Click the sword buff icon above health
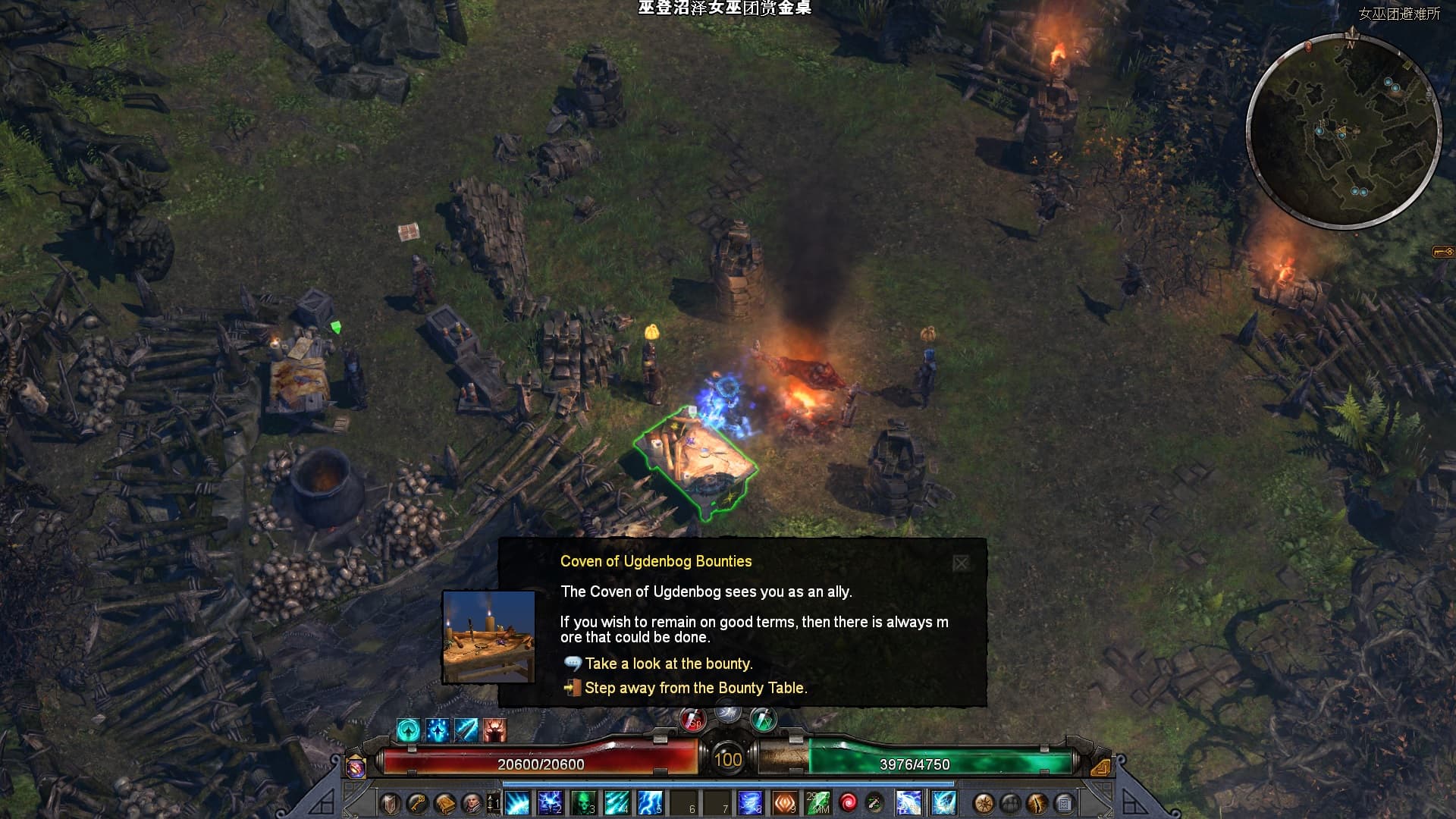The height and width of the screenshot is (819, 1456). coord(466,730)
